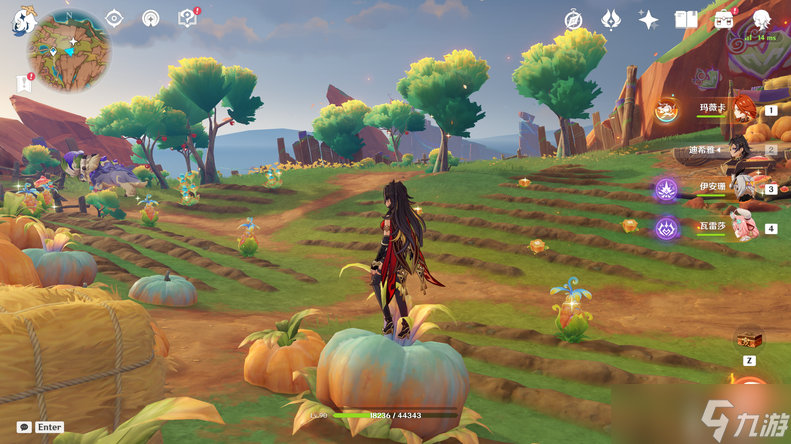Viewport: 791px width, 444px height.
Task: Click 瓦雷莎's purple elemental burst icon
Action: [667, 228]
